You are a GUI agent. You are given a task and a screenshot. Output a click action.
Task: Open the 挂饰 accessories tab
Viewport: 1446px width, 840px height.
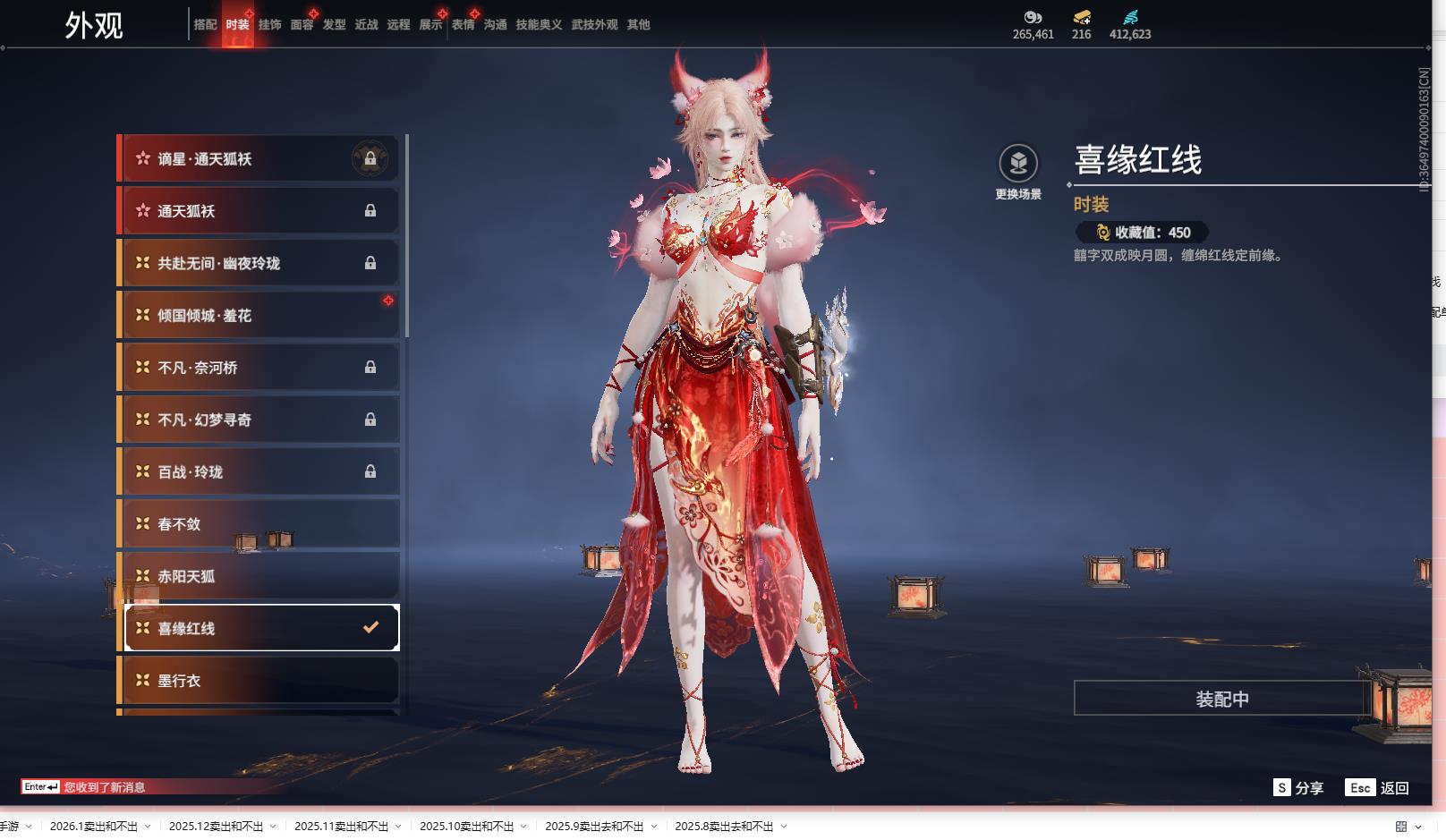pyautogui.click(x=269, y=25)
